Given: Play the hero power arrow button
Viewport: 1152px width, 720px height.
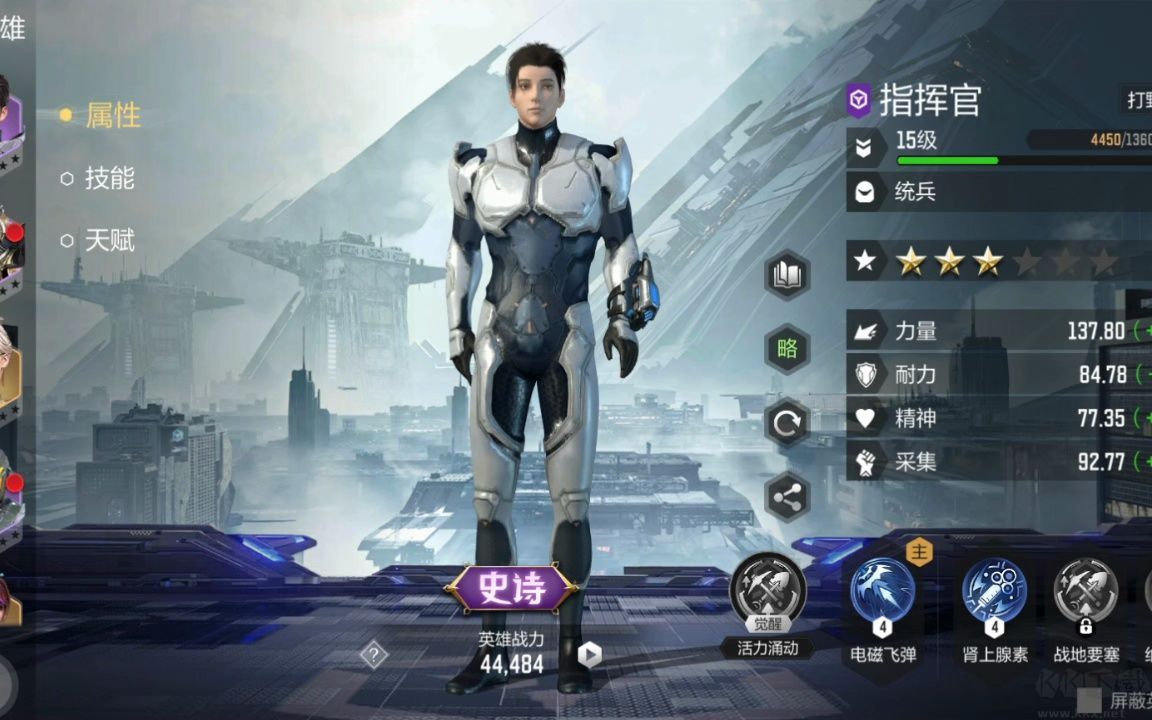Looking at the screenshot, I should [590, 655].
